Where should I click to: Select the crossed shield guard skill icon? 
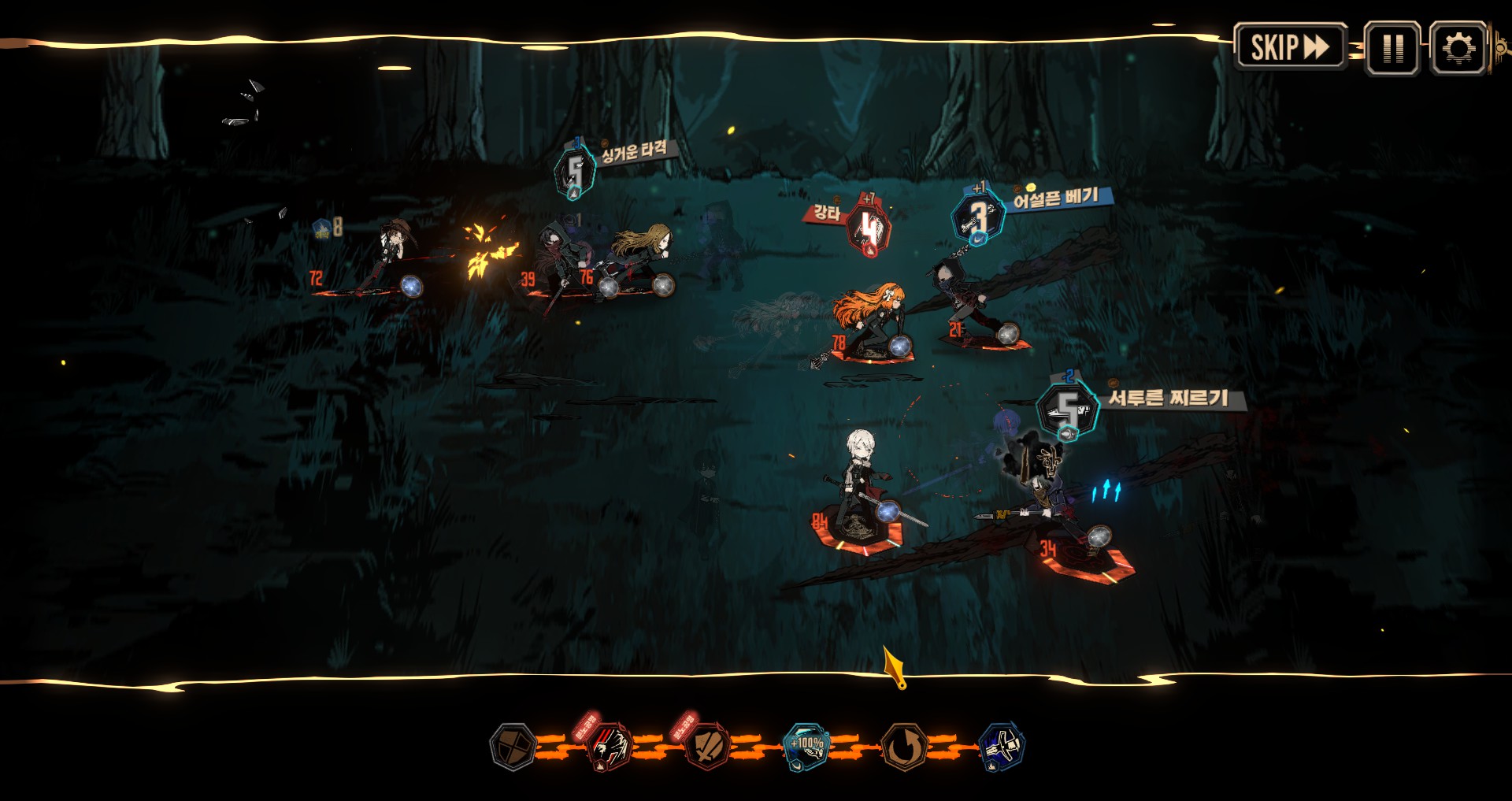click(x=513, y=746)
